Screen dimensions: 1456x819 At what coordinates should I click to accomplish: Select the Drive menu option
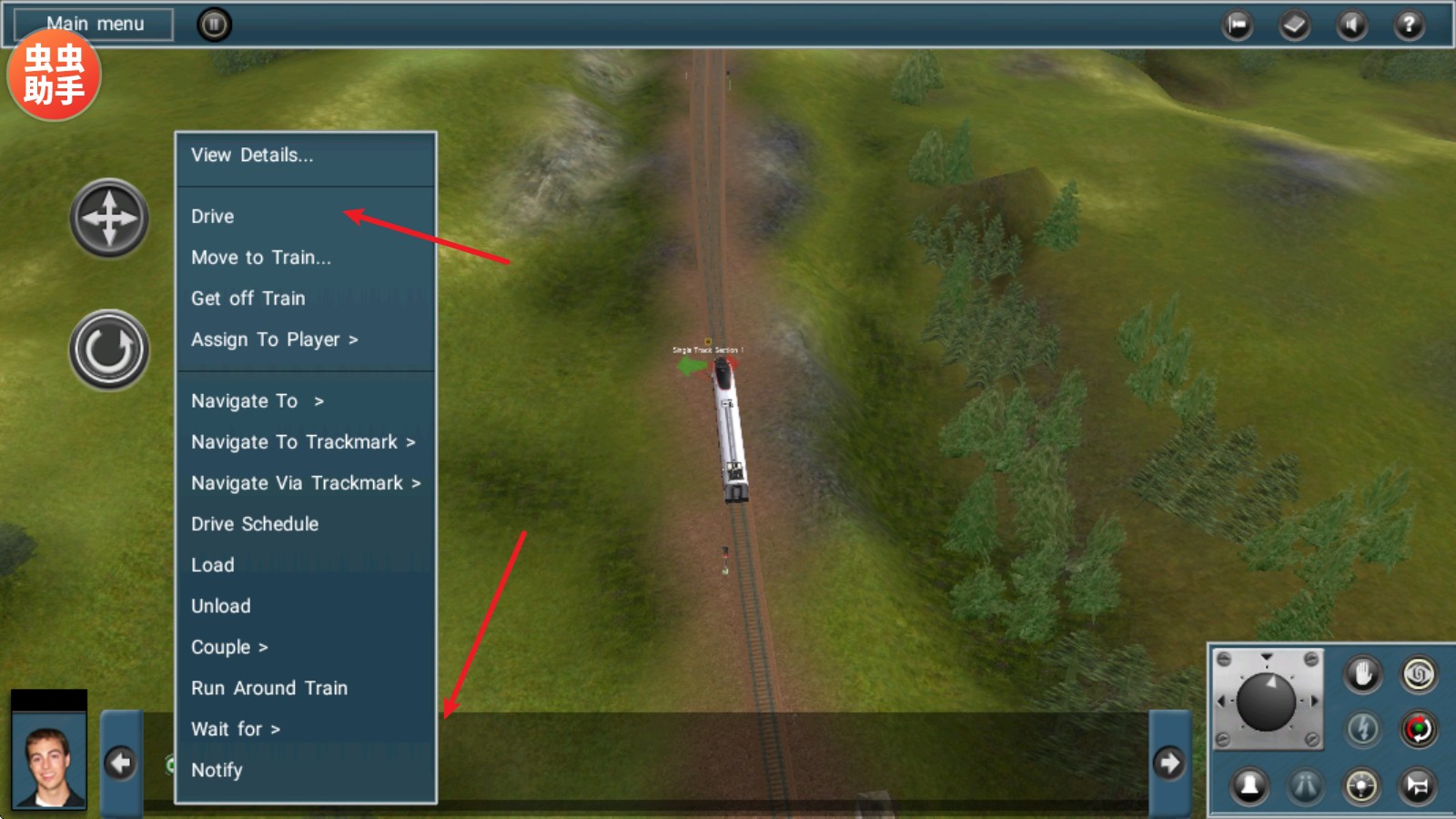[213, 217]
